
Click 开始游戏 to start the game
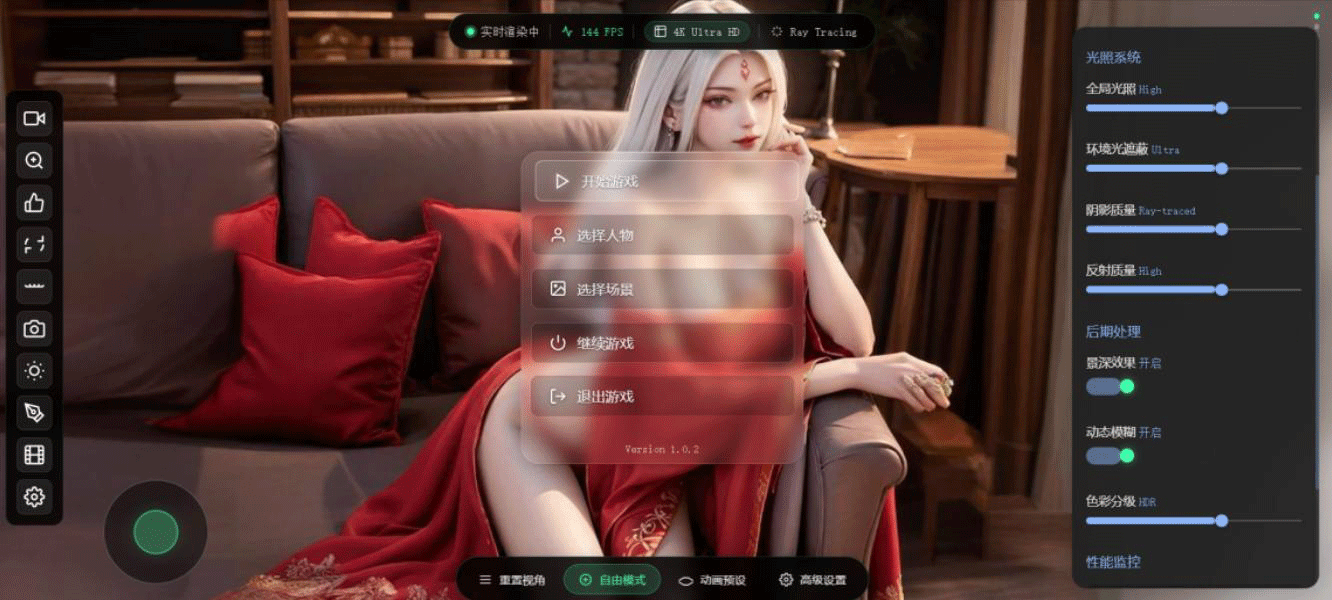coord(665,181)
